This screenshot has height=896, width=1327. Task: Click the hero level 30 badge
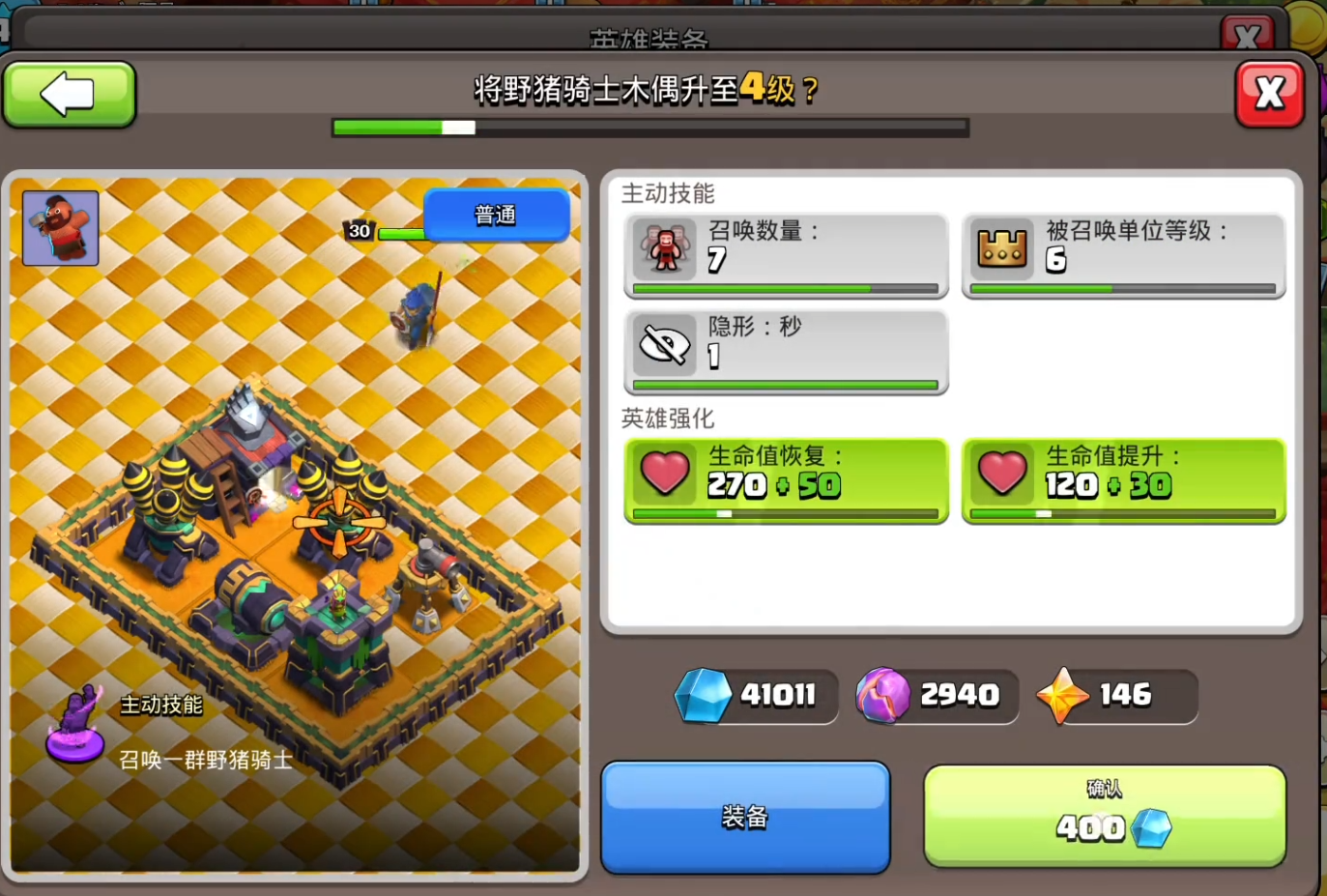tap(359, 230)
